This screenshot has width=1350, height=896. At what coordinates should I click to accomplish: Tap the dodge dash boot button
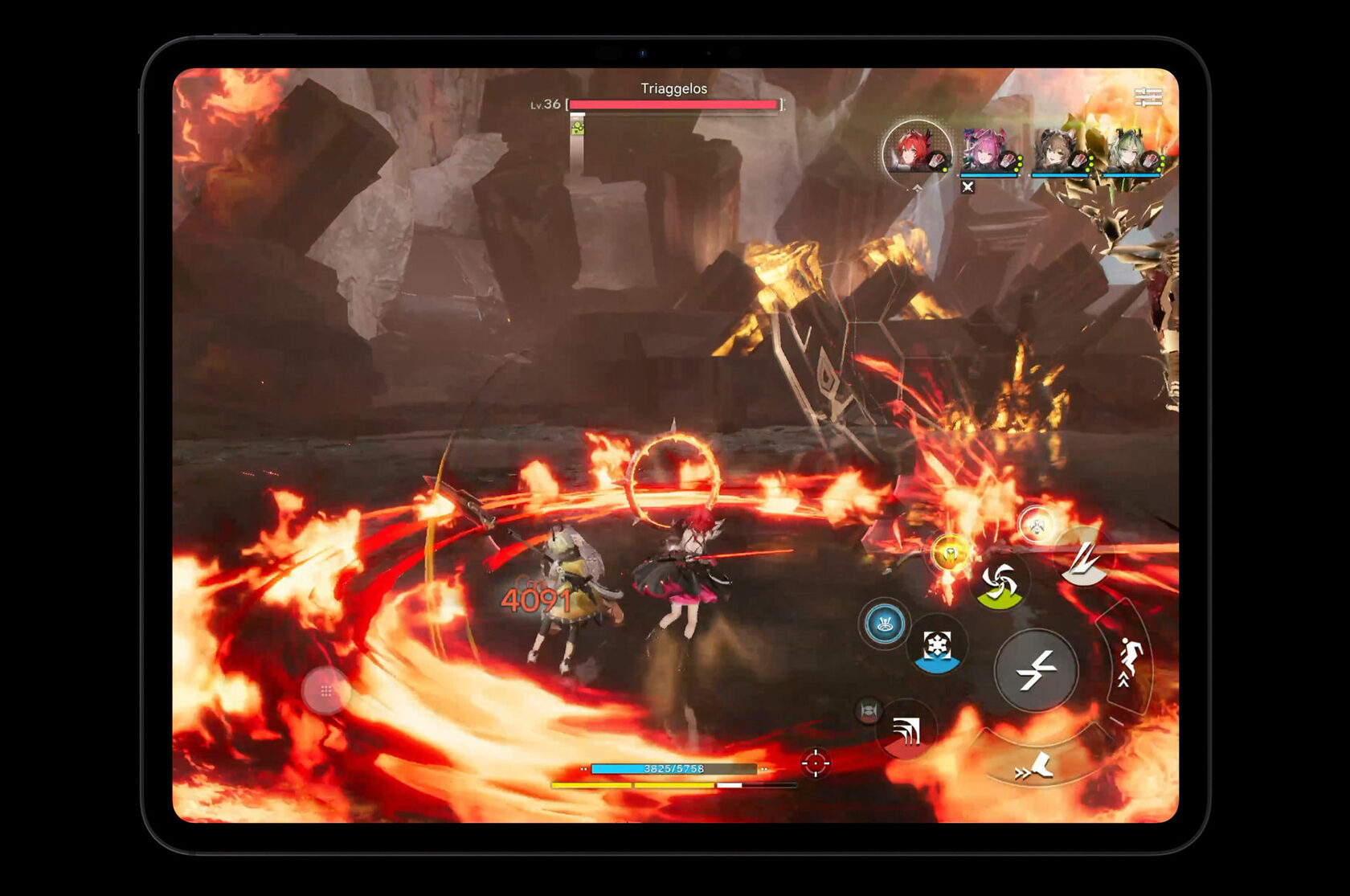(1037, 767)
